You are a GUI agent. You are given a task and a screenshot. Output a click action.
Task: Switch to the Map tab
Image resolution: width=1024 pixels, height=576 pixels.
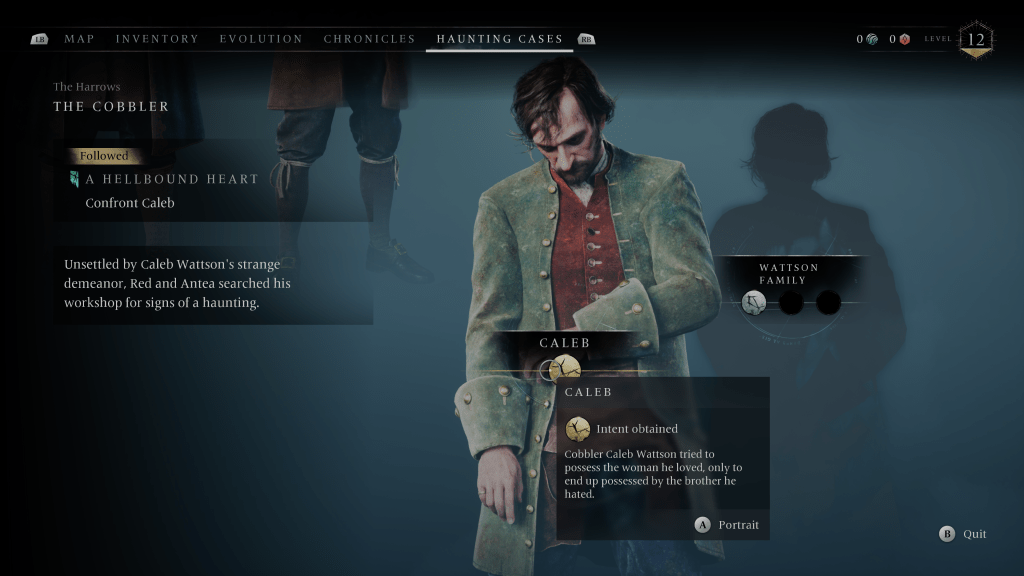click(x=79, y=39)
